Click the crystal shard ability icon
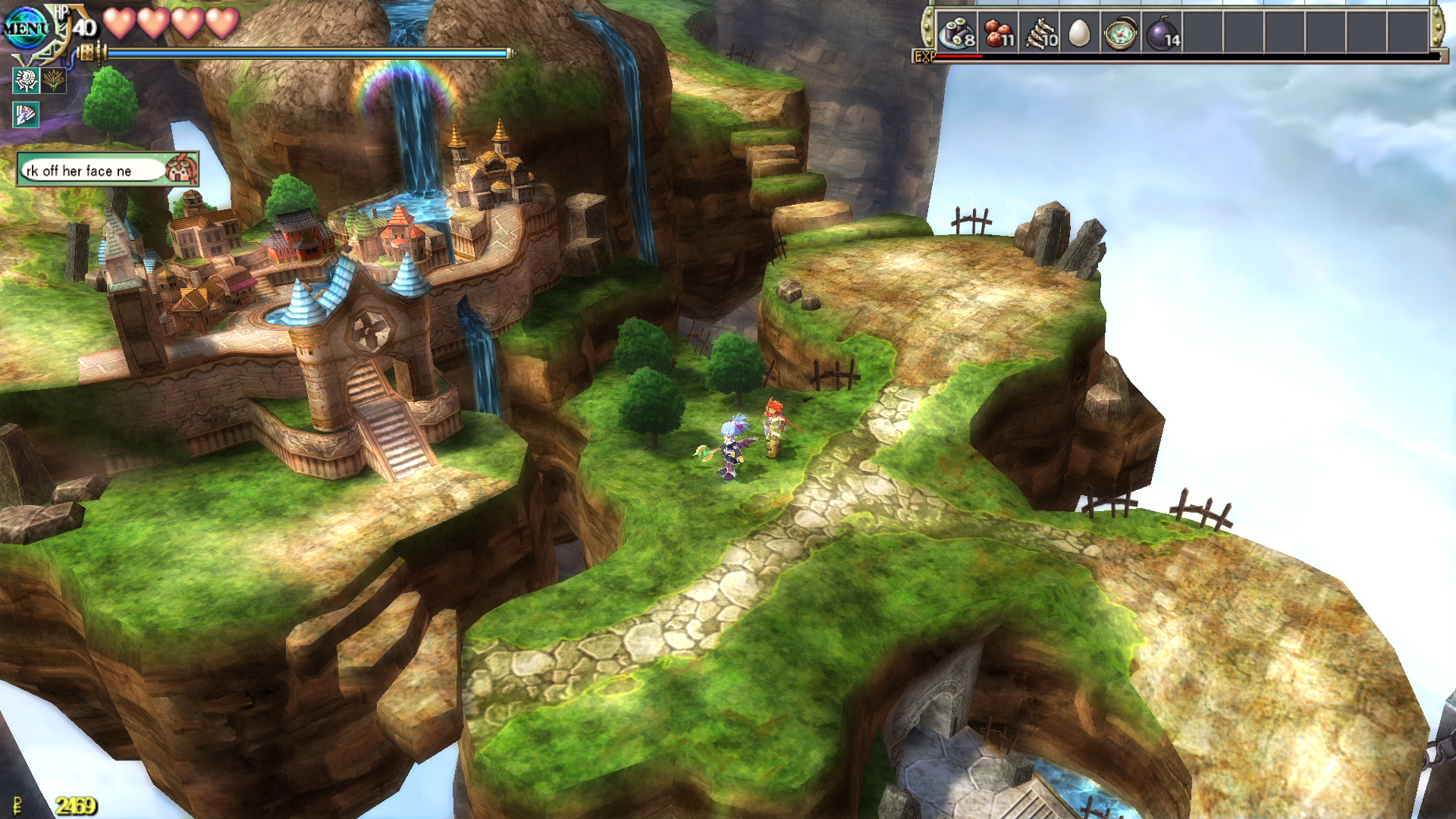 26,115
